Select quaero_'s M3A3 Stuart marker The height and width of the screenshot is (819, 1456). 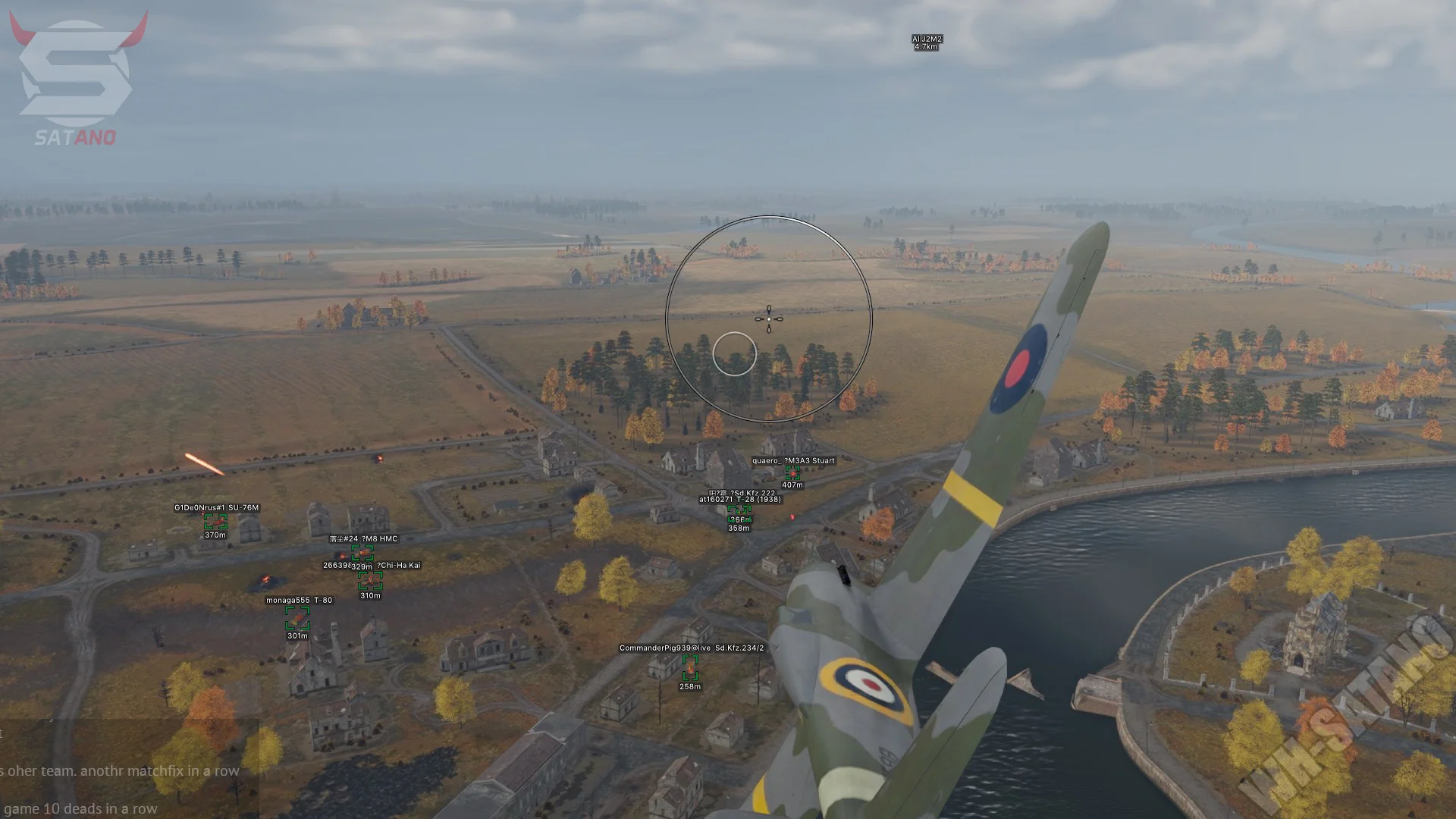click(792, 473)
